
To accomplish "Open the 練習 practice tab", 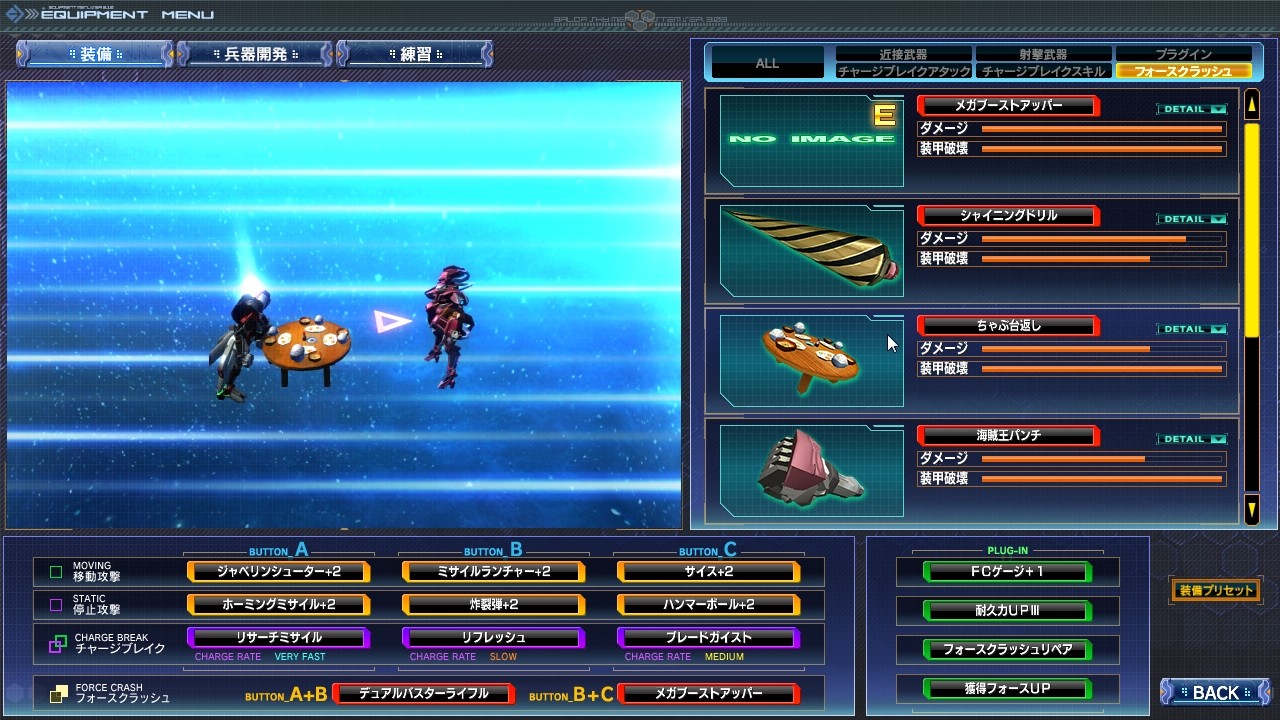I will (x=415, y=54).
